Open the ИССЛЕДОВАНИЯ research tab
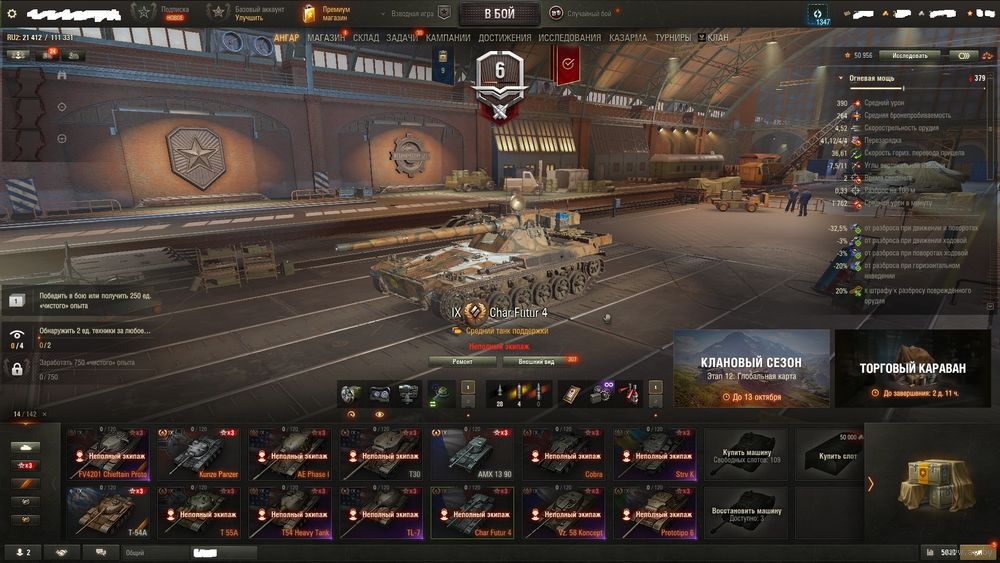Viewport: 1000px width, 563px height. click(570, 38)
